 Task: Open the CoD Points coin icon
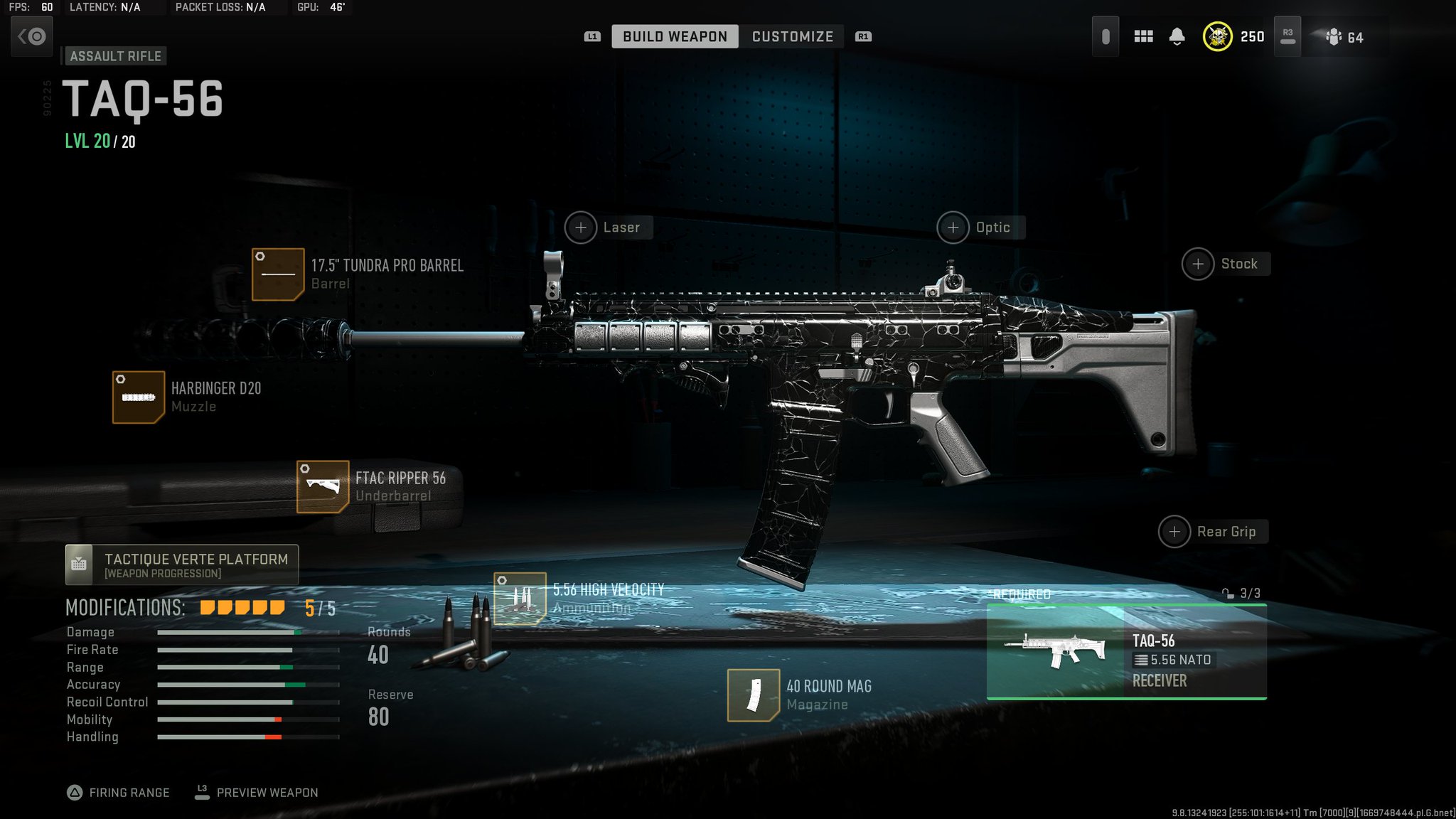click(1218, 36)
